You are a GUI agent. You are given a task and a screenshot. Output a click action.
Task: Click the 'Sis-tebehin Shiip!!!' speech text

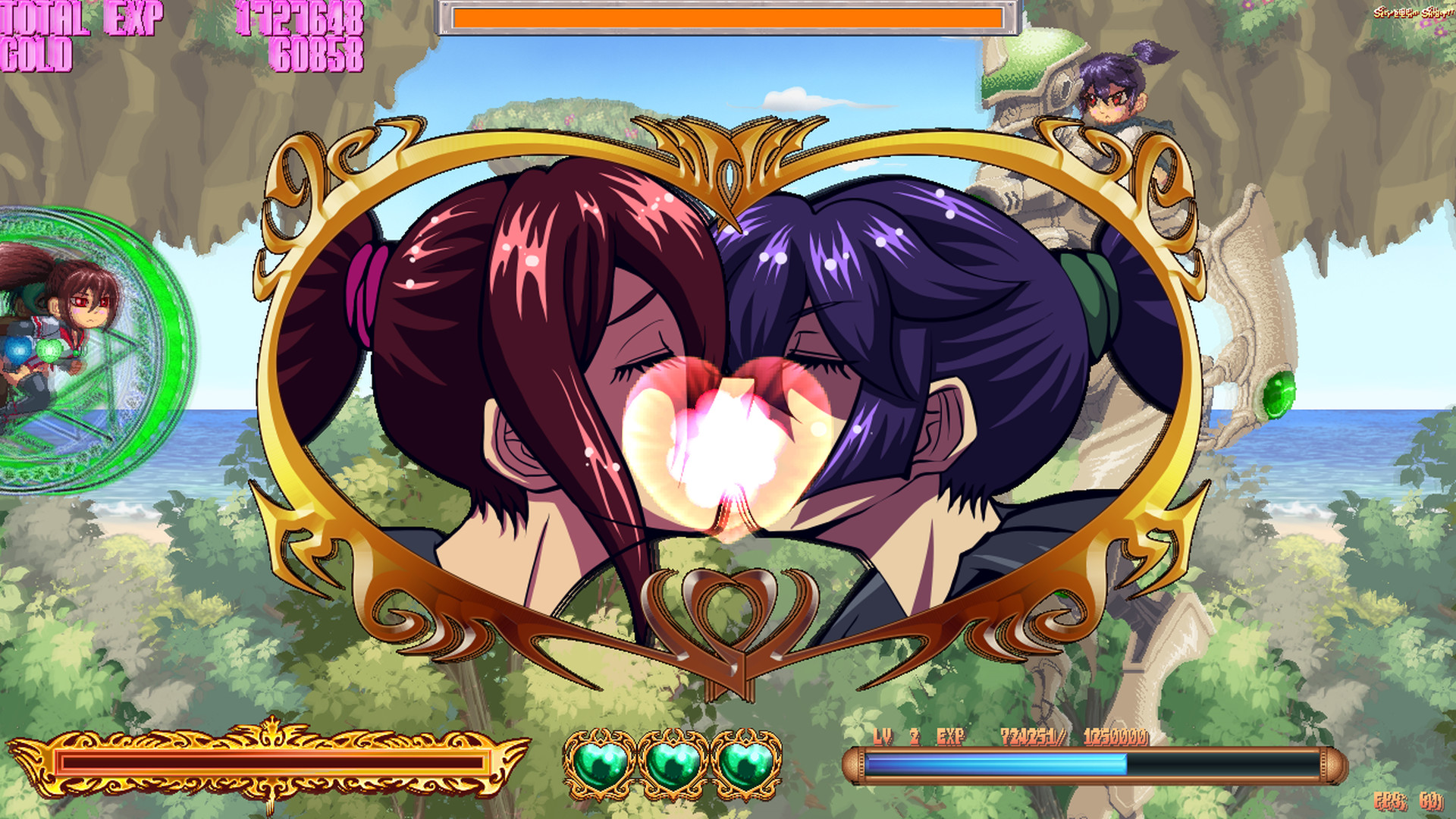pyautogui.click(x=1414, y=14)
